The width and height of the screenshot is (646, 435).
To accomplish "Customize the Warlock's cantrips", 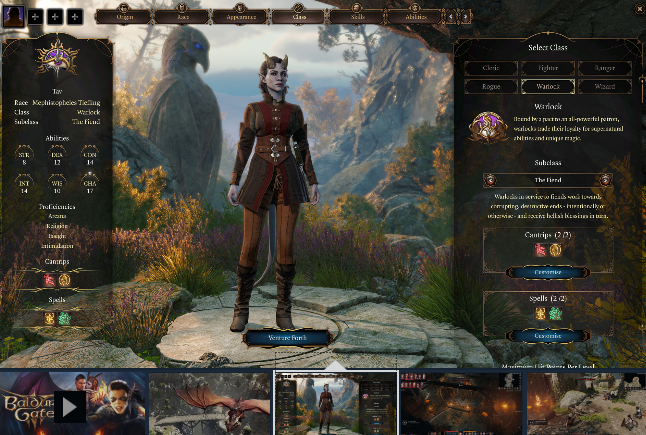I will (547, 272).
